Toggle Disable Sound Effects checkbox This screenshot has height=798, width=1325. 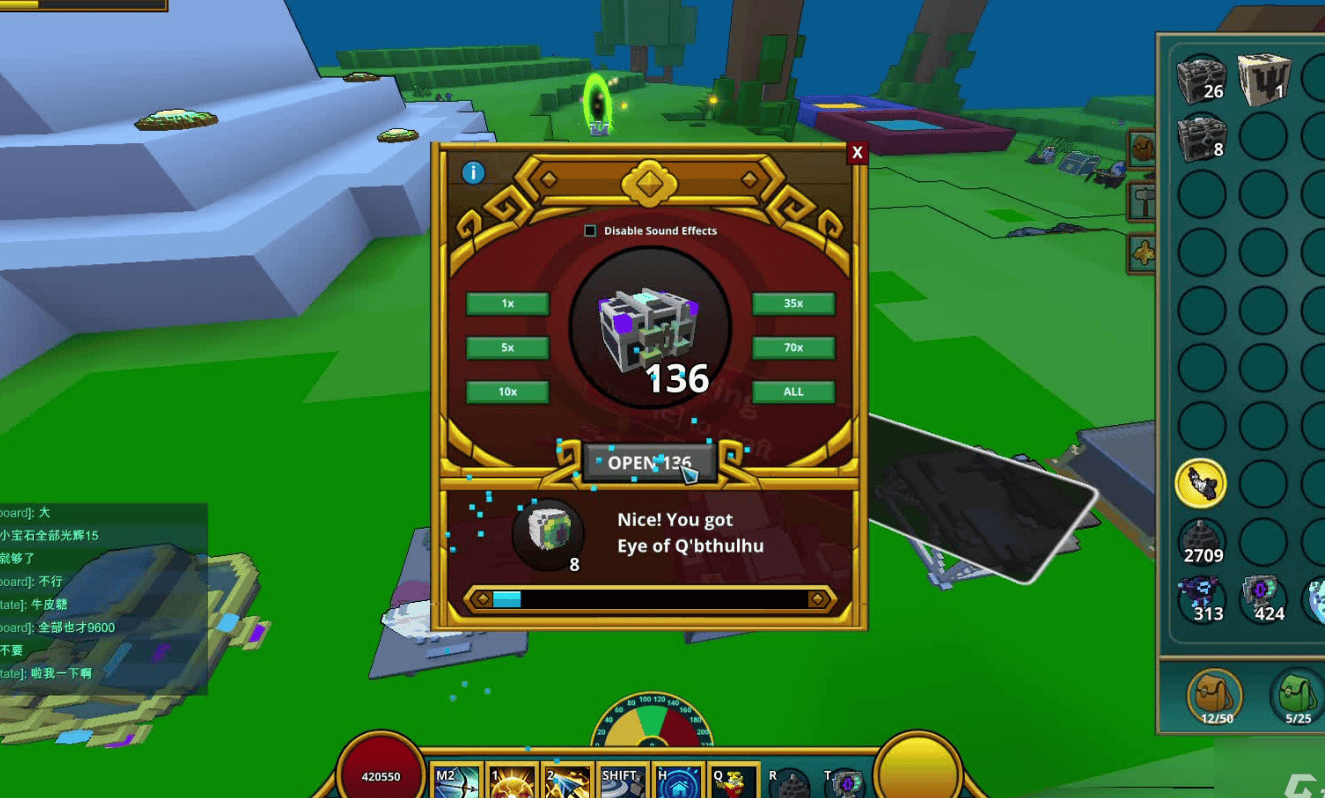[590, 231]
